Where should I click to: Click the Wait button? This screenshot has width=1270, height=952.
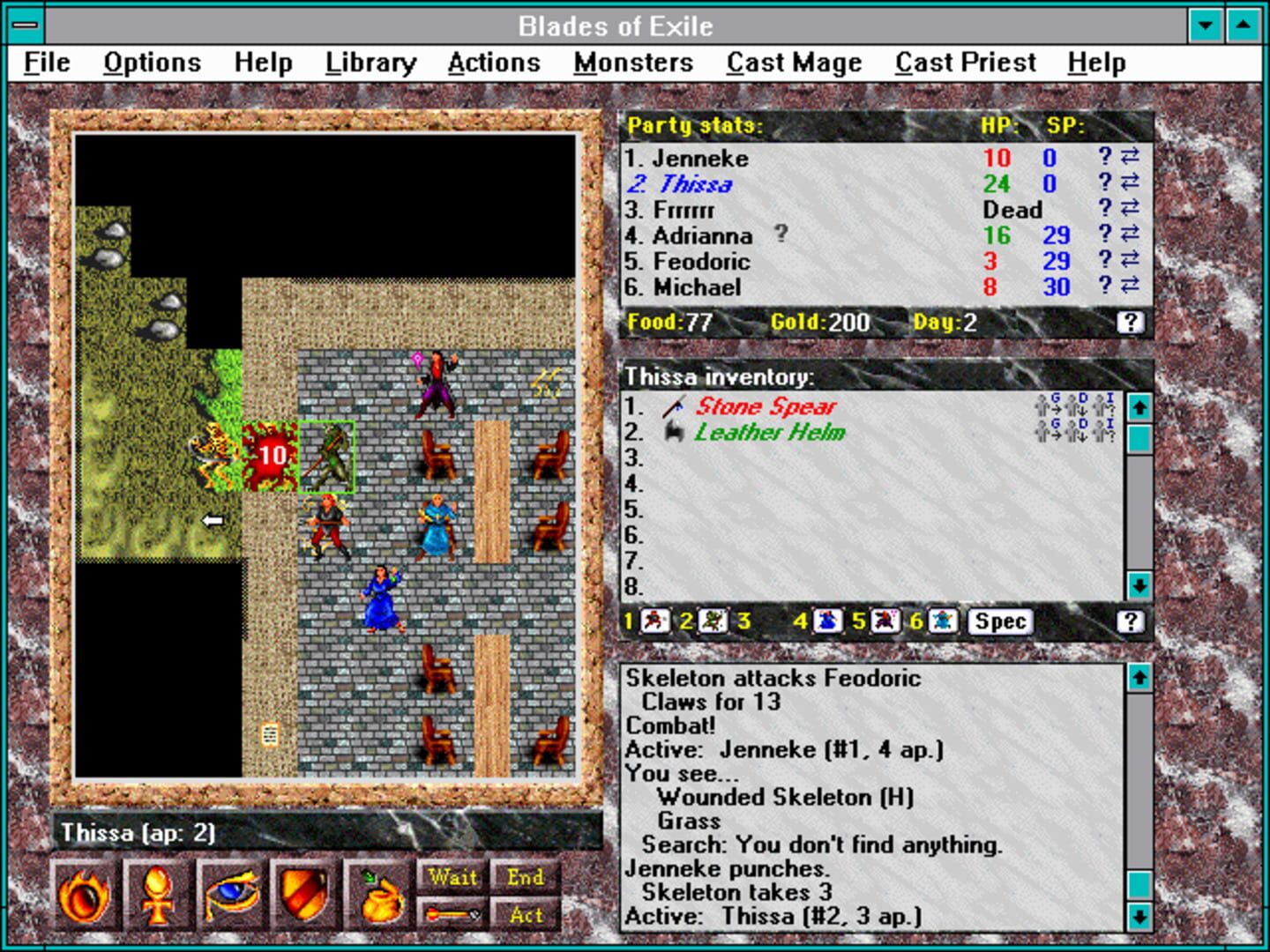click(452, 877)
